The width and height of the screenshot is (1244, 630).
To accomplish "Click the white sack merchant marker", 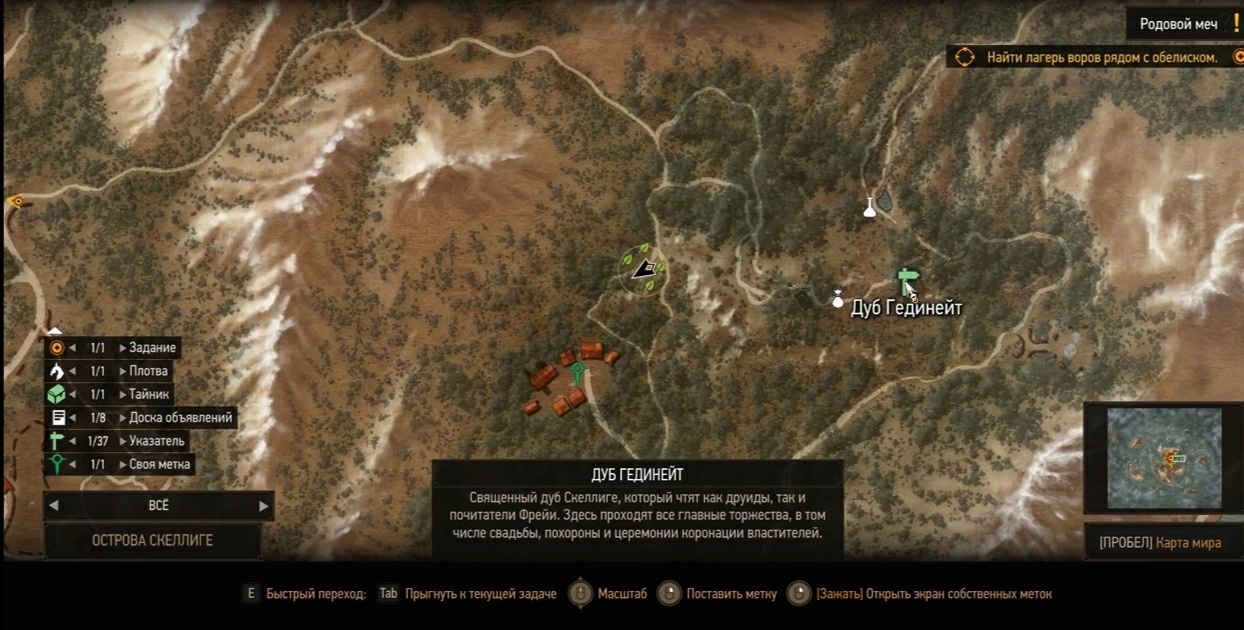I will (x=838, y=298).
